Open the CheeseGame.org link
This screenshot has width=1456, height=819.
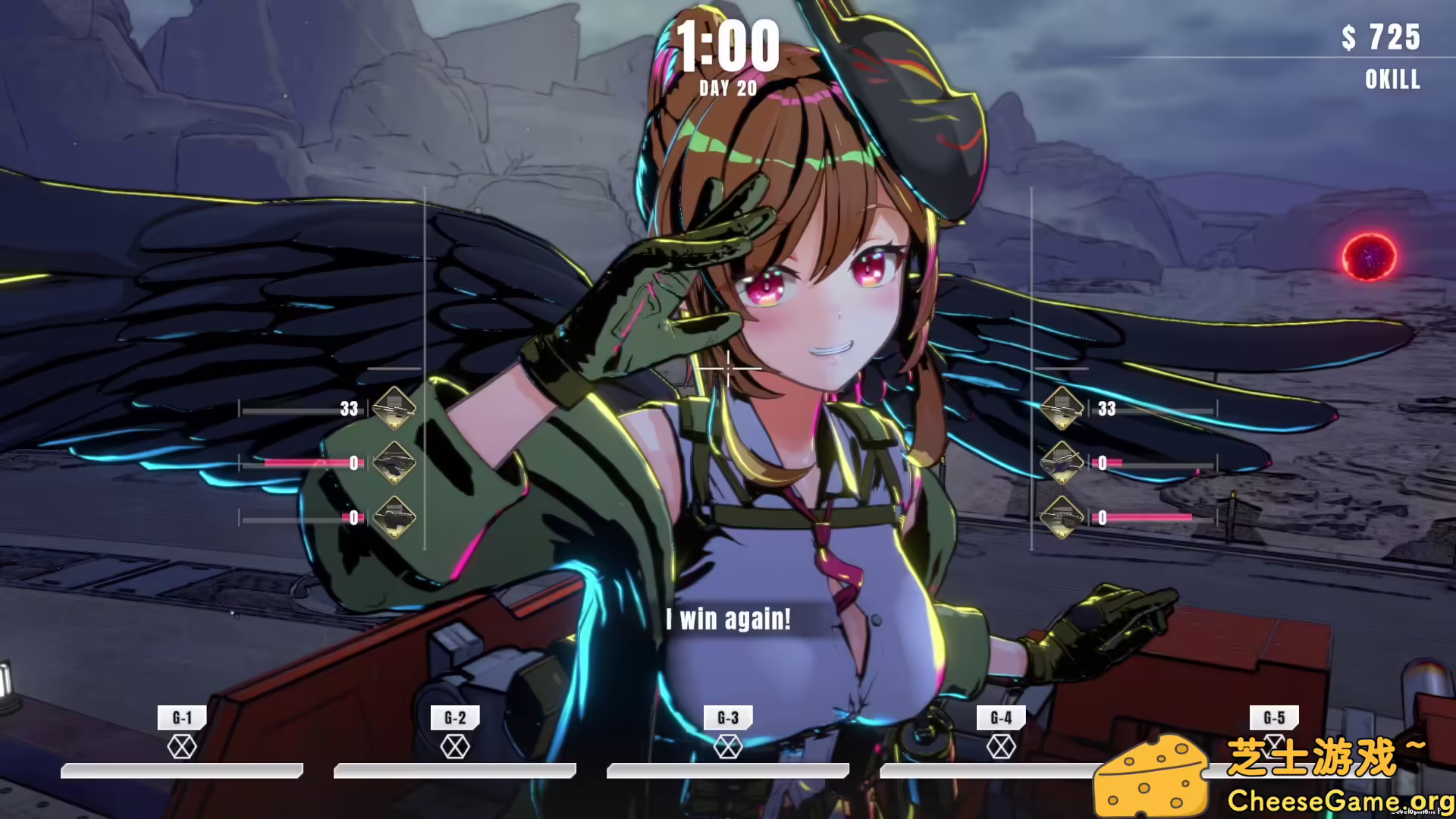click(1341, 800)
